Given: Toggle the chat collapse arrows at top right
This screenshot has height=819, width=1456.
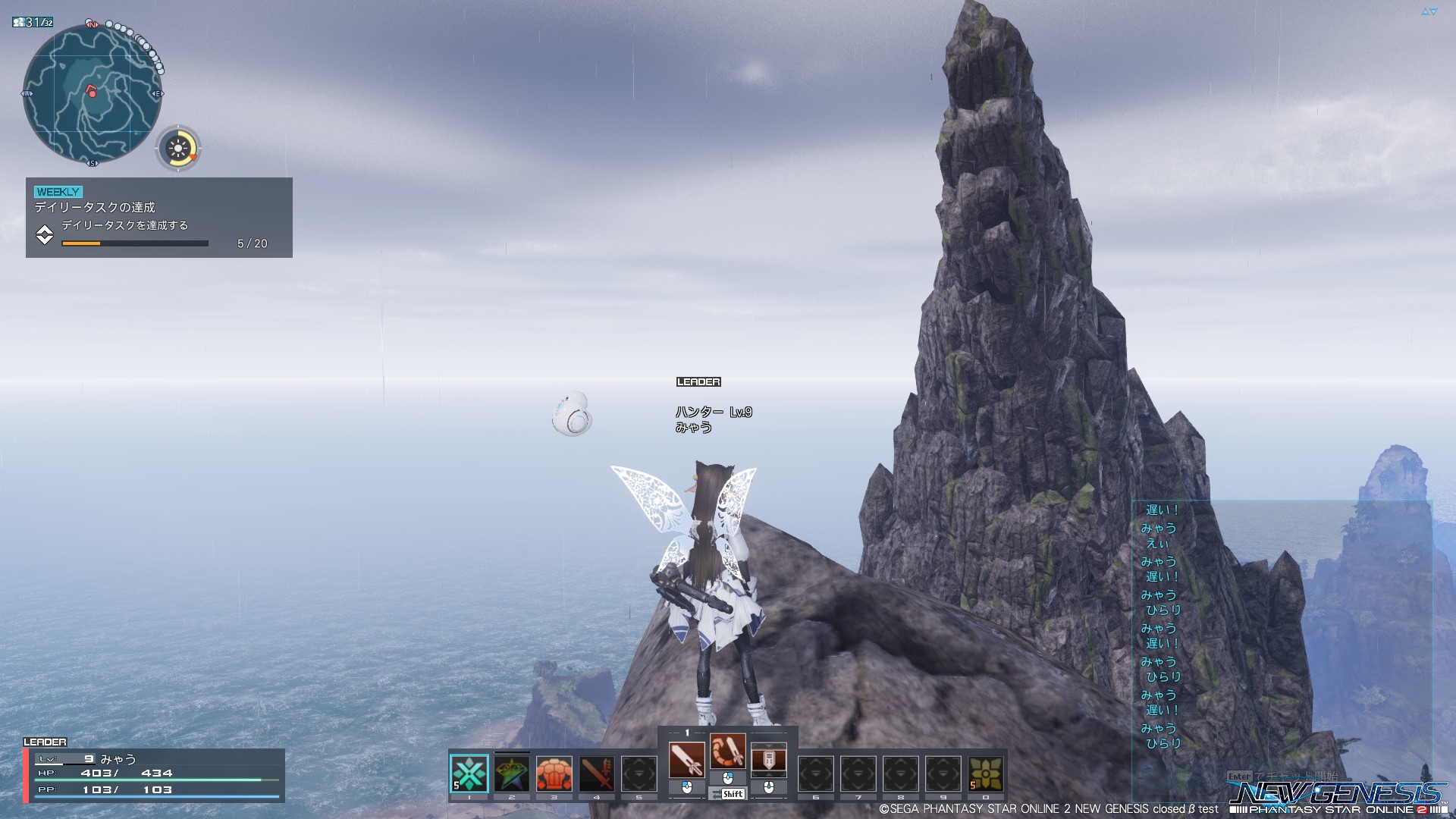Looking at the screenshot, I should pos(1429,12).
